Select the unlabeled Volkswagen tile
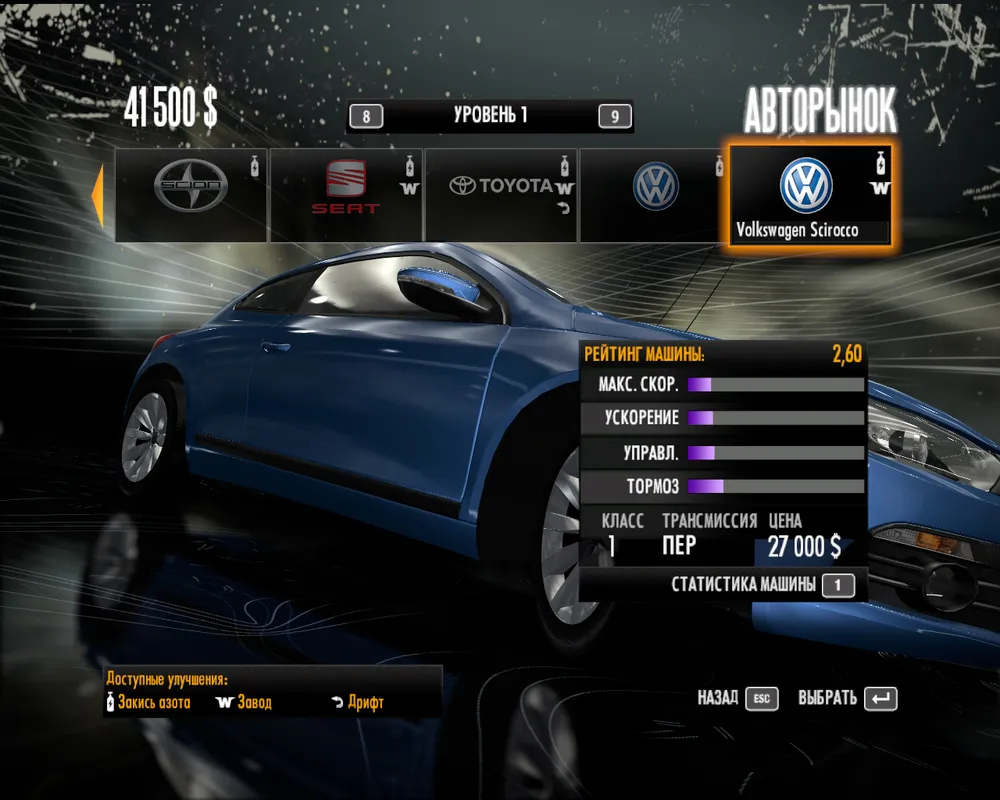Image resolution: width=1000 pixels, height=800 pixels. (655, 195)
